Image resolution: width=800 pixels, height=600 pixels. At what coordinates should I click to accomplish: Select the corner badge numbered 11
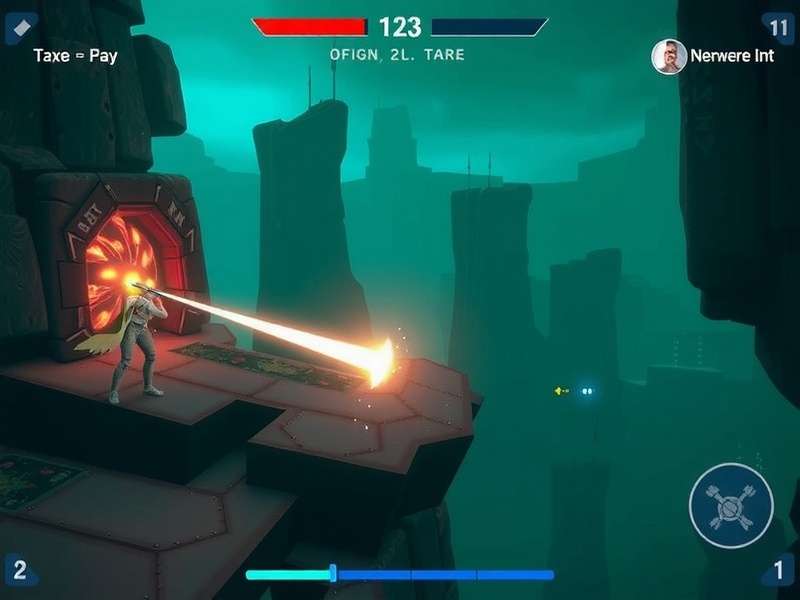[x=778, y=26]
